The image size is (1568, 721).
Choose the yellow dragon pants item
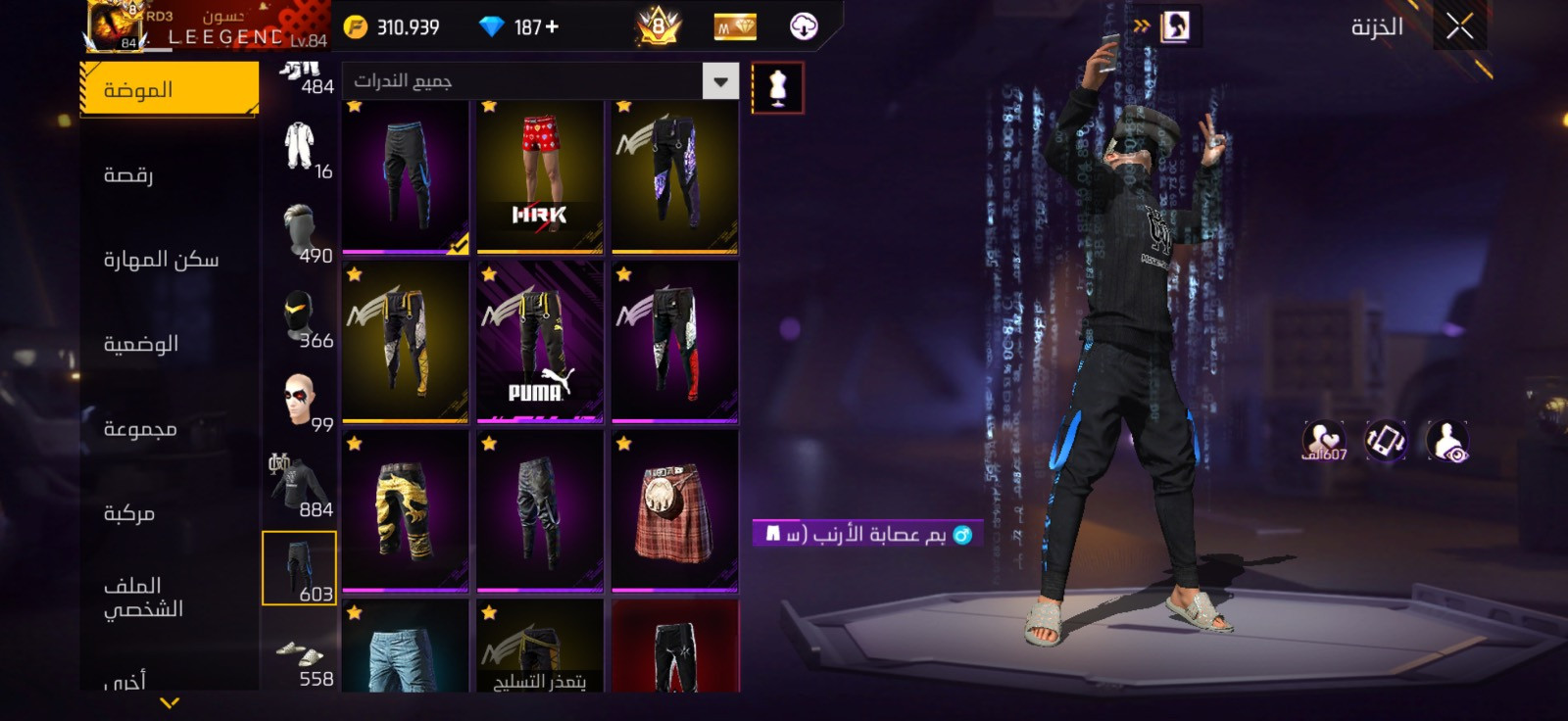[x=405, y=511]
